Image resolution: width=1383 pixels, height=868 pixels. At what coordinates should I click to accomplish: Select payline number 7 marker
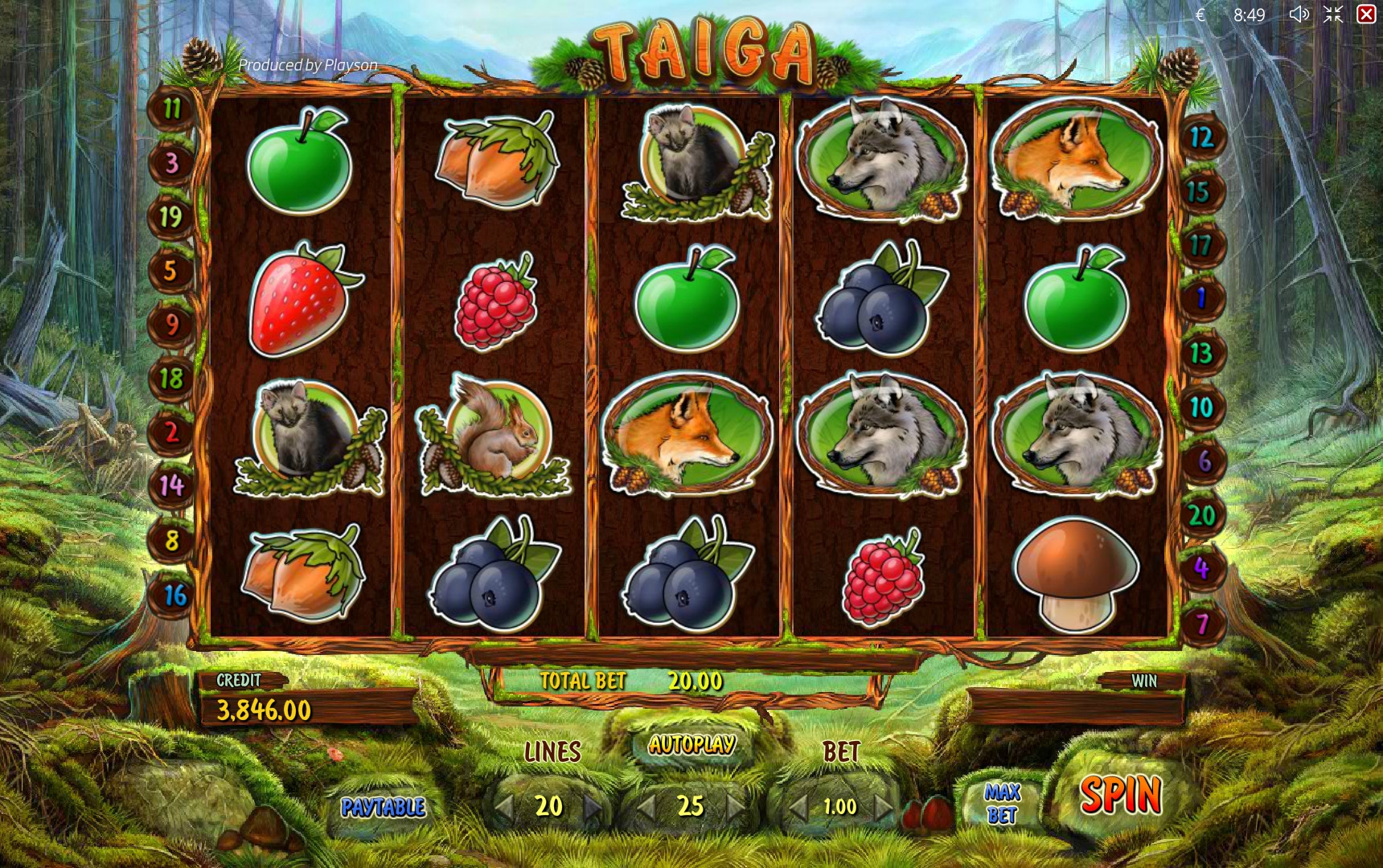pos(1201,624)
